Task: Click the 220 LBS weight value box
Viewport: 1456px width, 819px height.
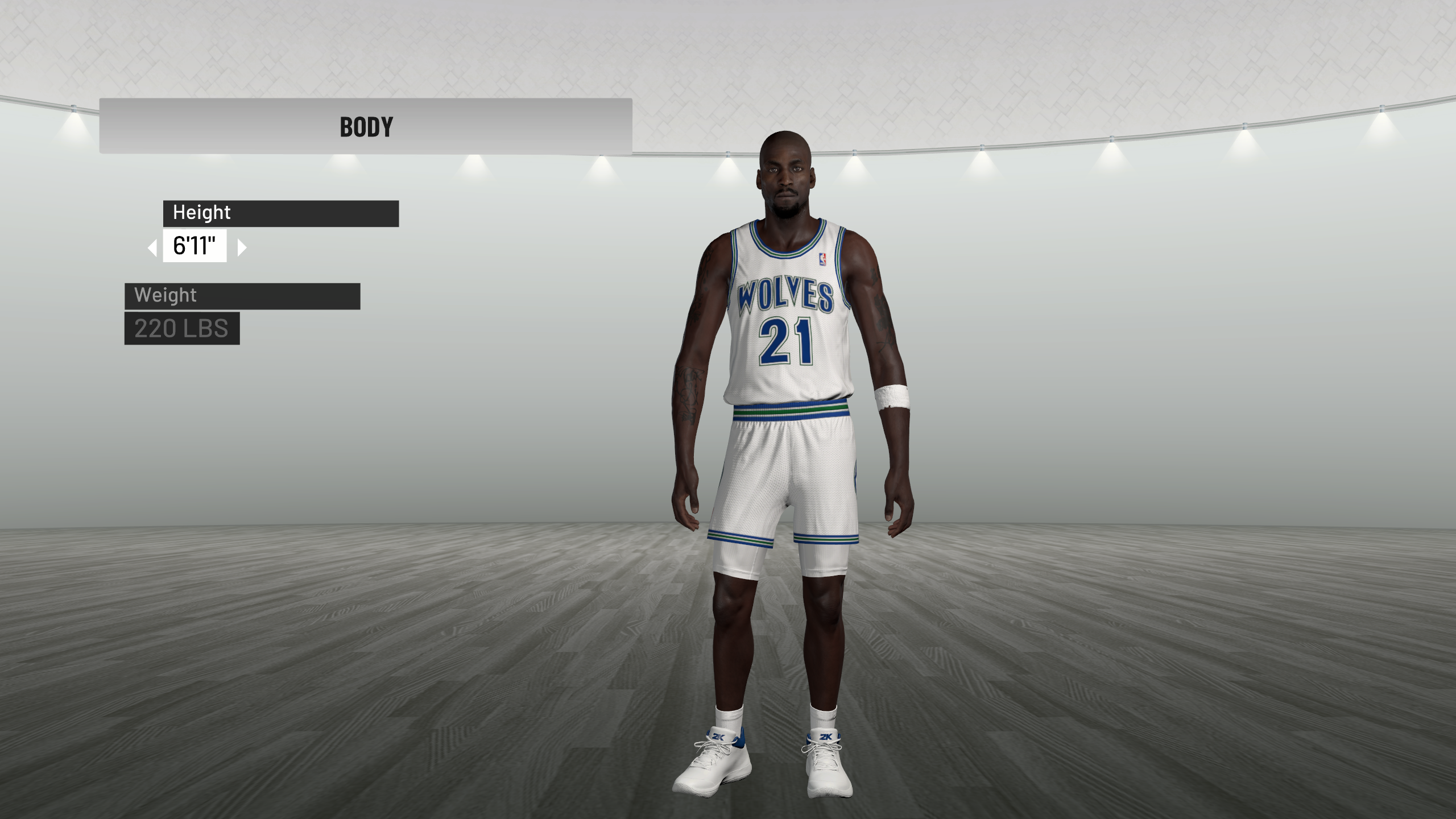Action: [x=182, y=328]
